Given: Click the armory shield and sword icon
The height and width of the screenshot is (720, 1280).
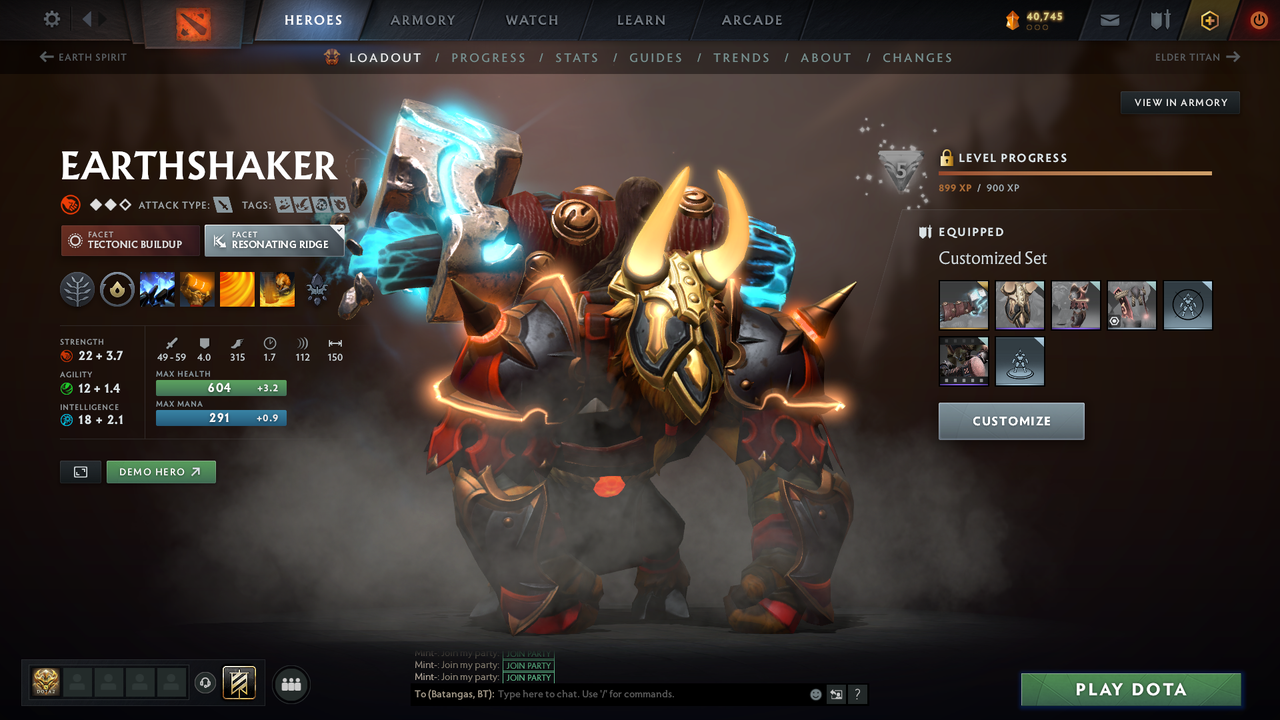Looking at the screenshot, I should [x=1160, y=19].
